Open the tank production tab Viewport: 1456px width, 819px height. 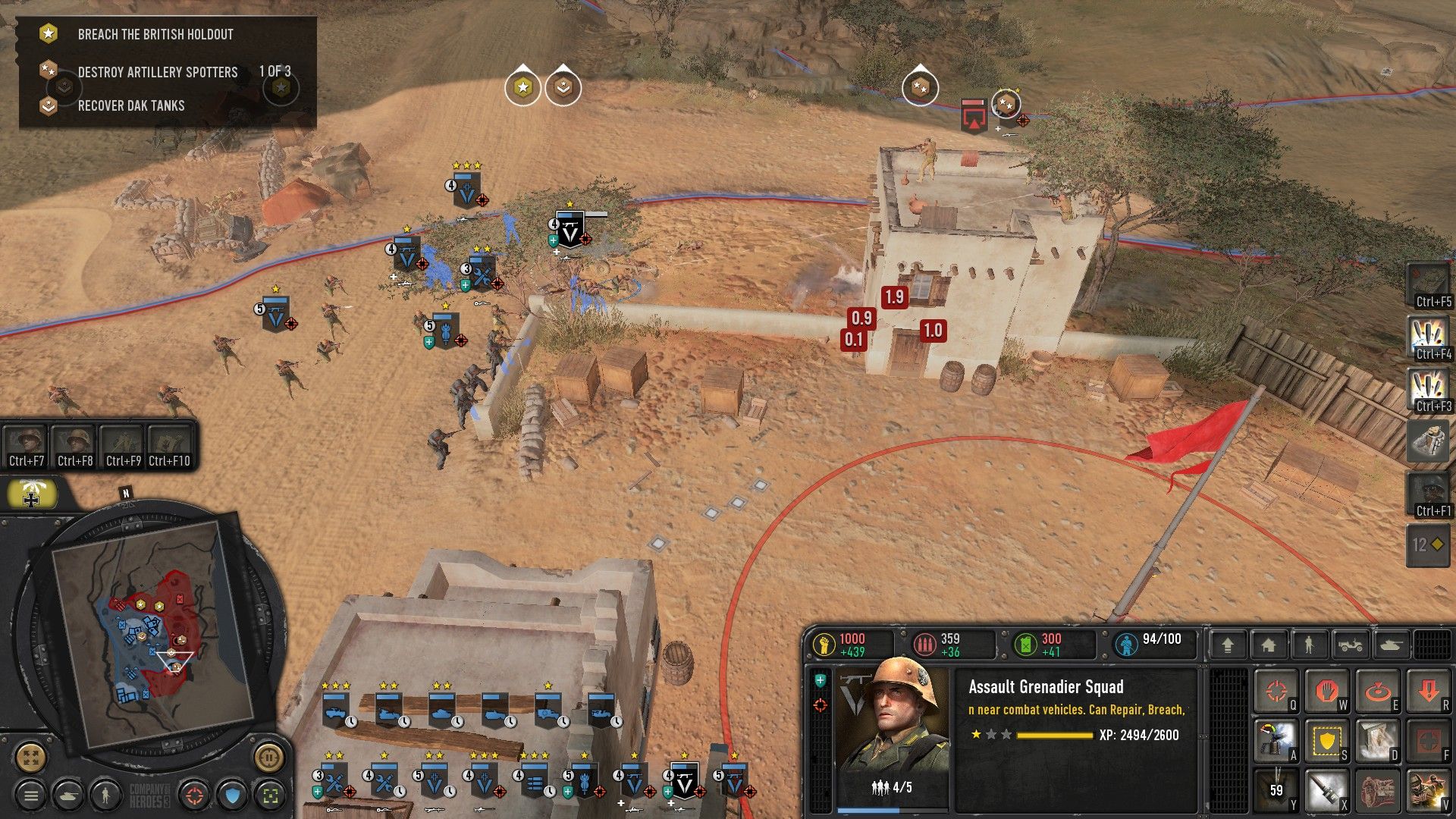click(1392, 645)
